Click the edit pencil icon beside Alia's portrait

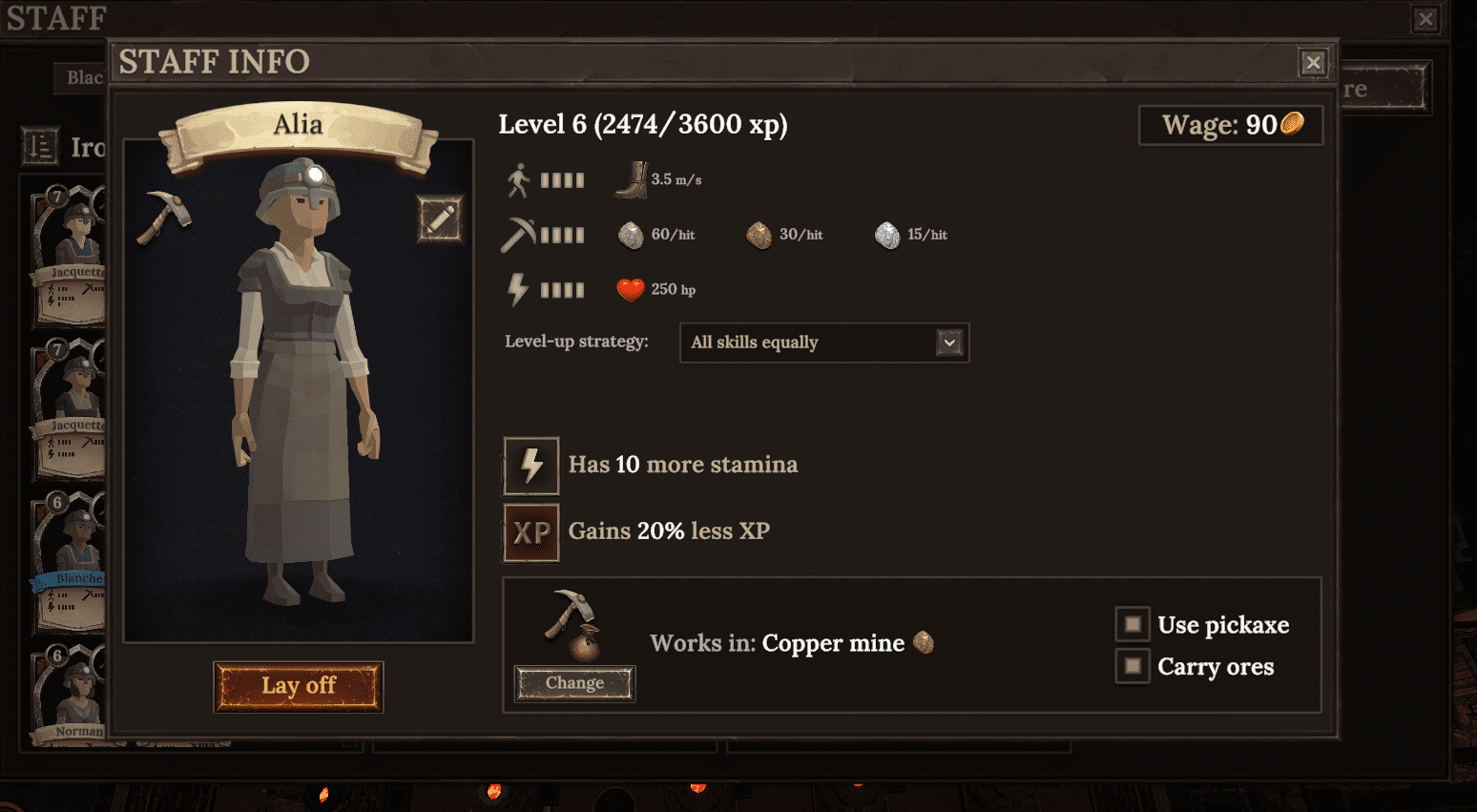pos(440,218)
